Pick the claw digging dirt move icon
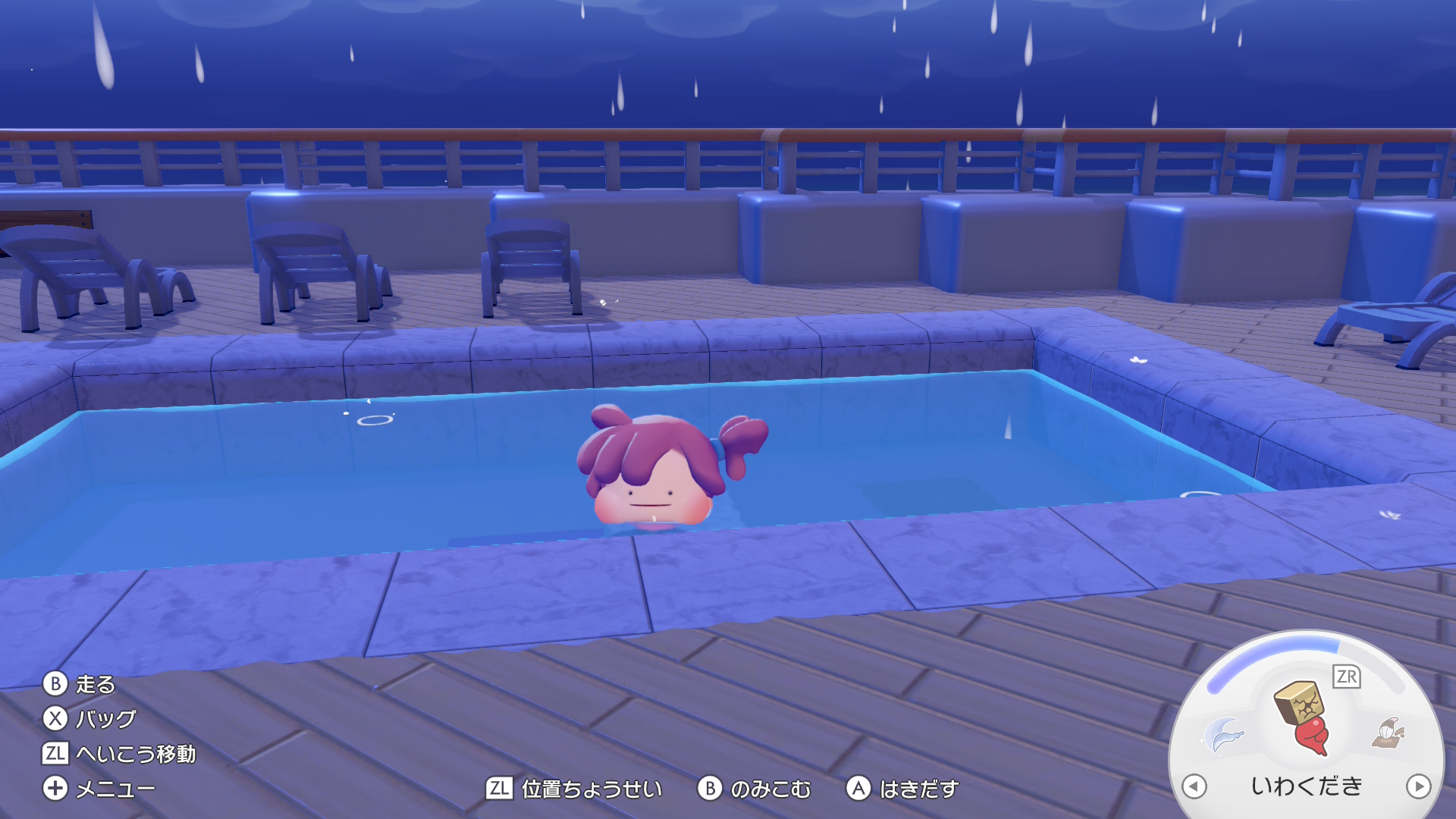Image resolution: width=1456 pixels, height=819 pixels. click(x=1389, y=733)
